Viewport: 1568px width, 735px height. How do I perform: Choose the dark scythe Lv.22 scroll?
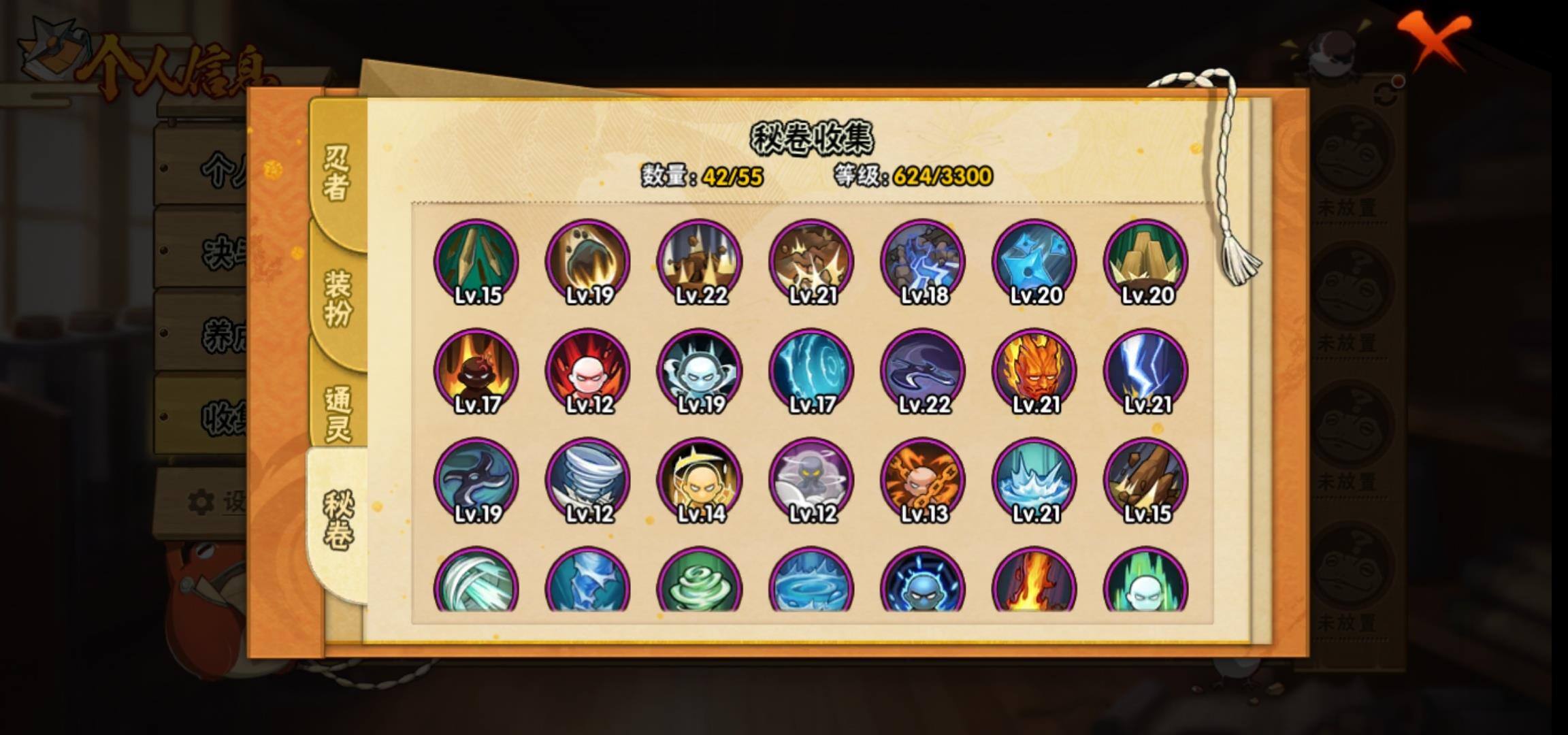click(923, 372)
